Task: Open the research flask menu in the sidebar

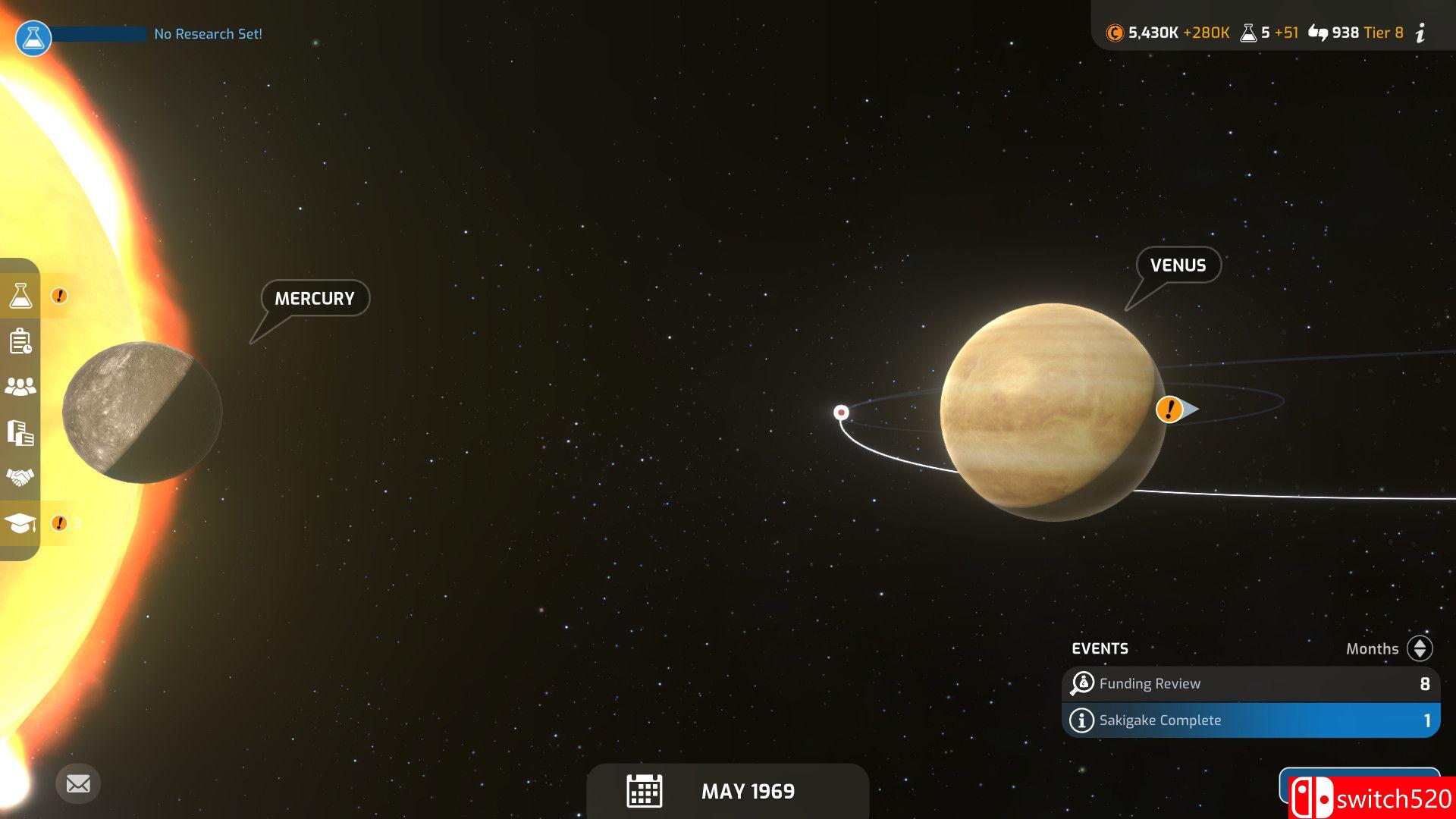Action: (20, 296)
